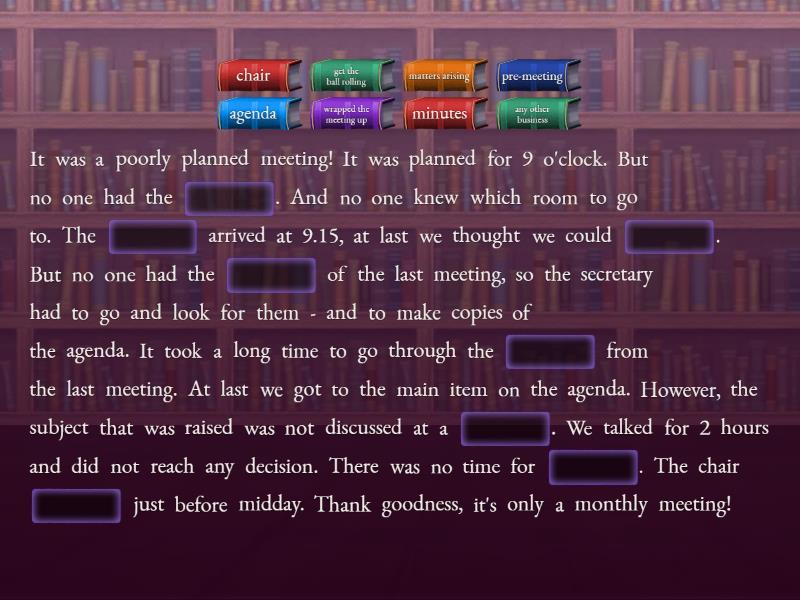The image size is (800, 600).
Task: Select the blank after 'no time for'
Action: click(594, 467)
